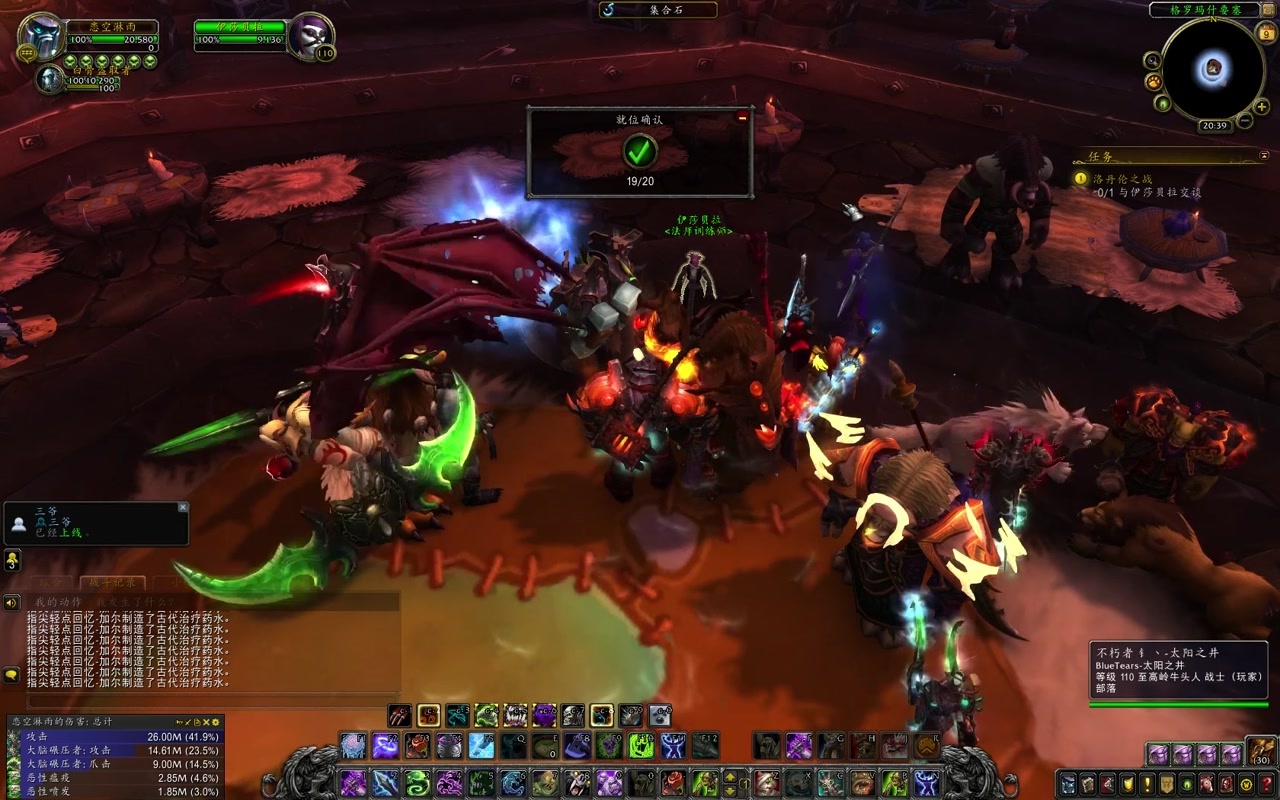
Task: Toggle the minimap tracking magnifier button
Action: tap(1153, 60)
